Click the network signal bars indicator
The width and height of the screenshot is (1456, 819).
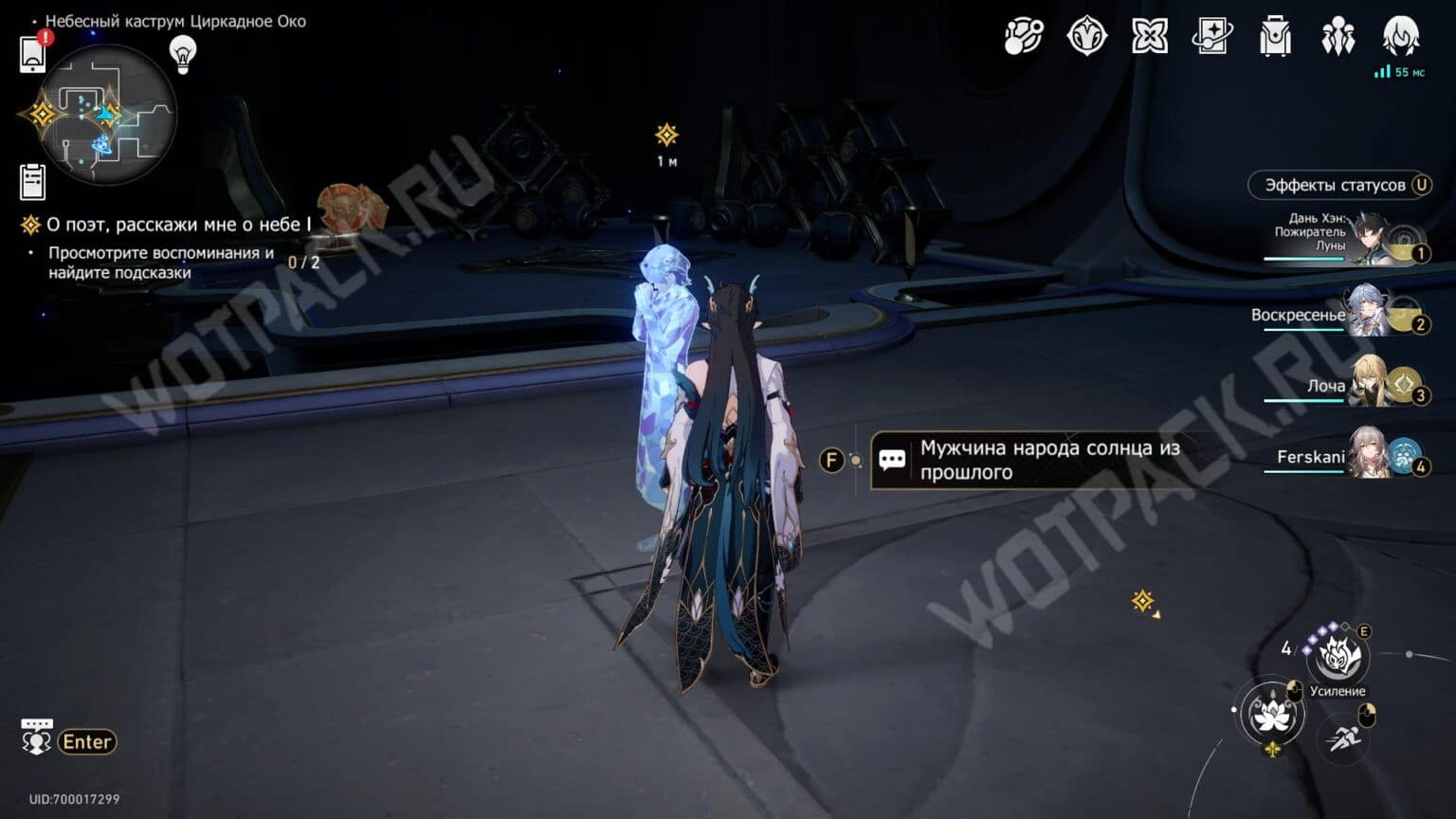[1382, 70]
